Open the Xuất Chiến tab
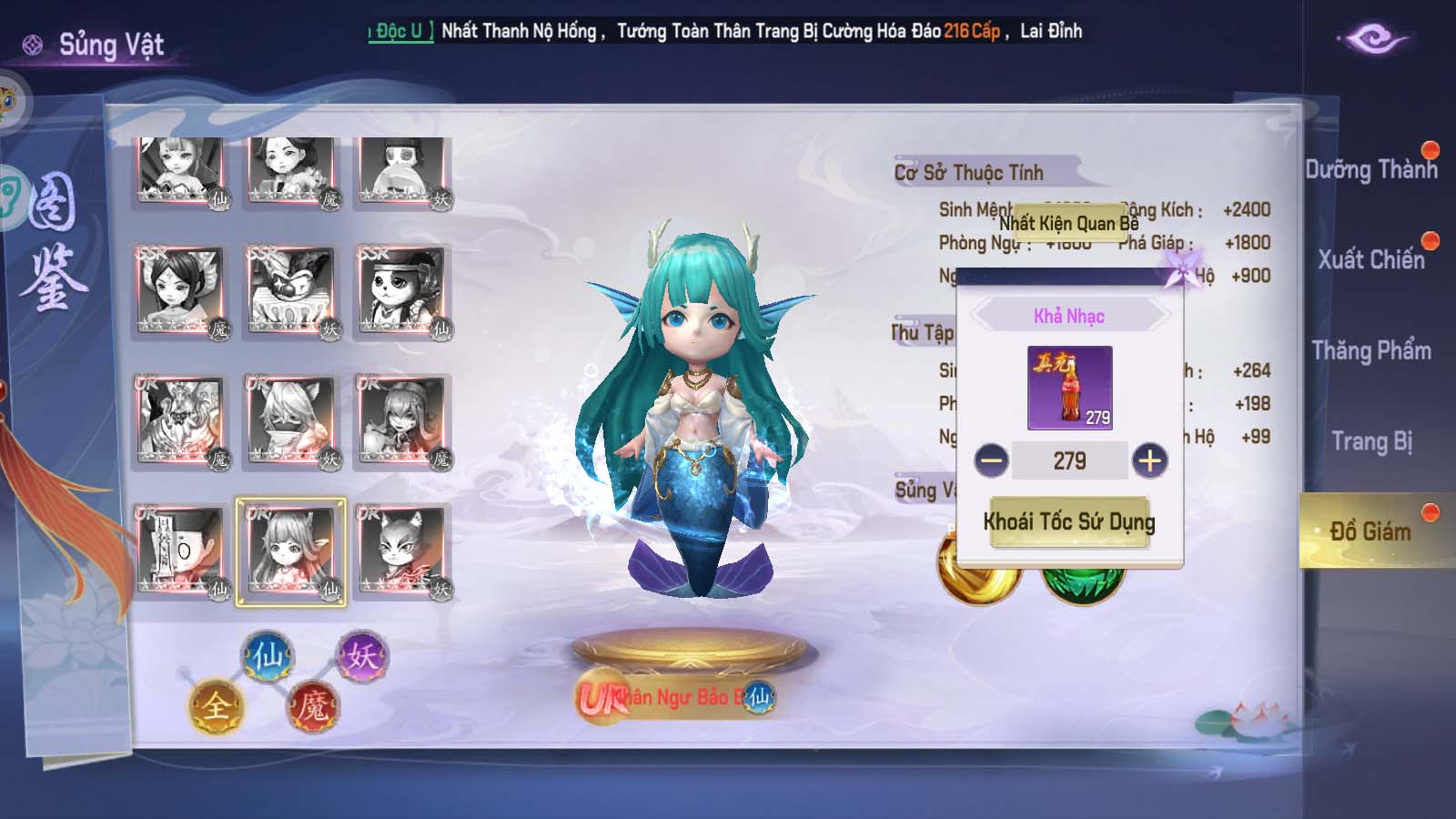 pos(1370,260)
